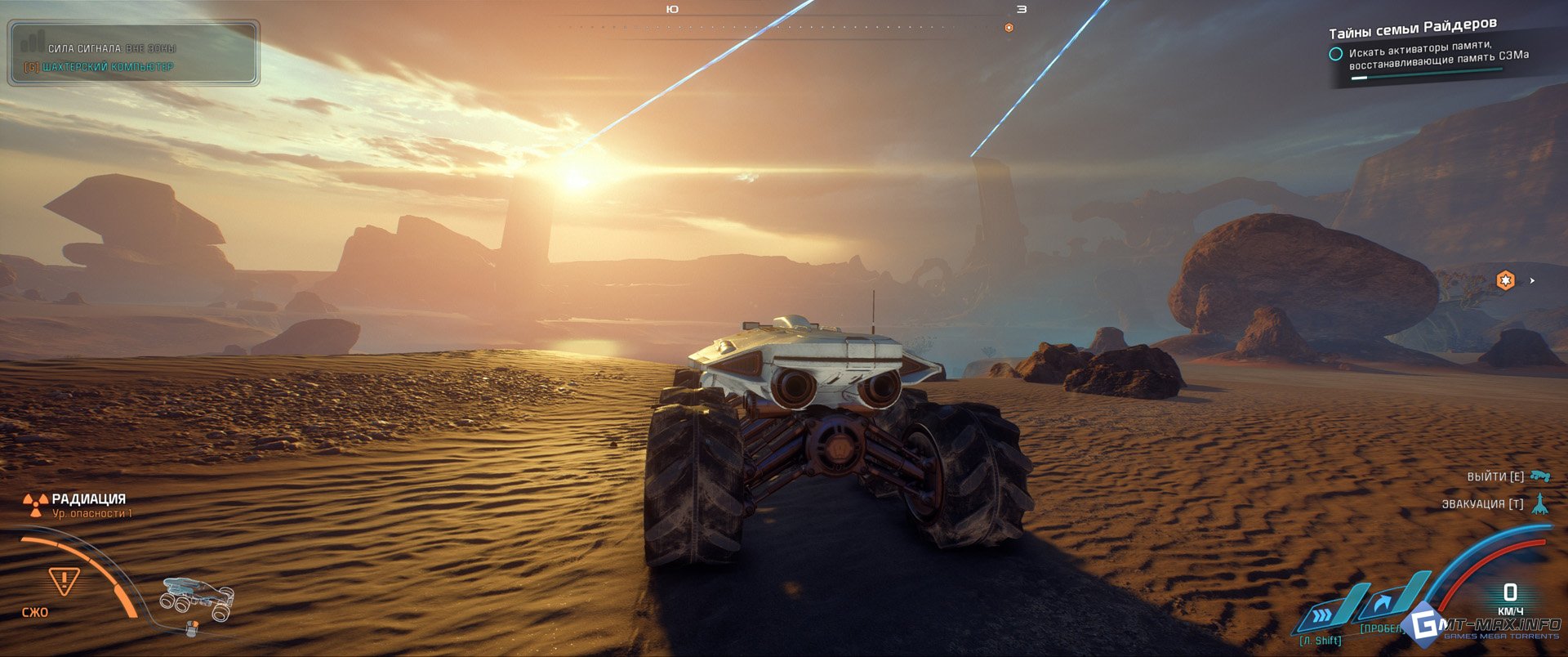Click the life support warning triangle
This screenshot has height=657, width=1568.
(x=63, y=581)
